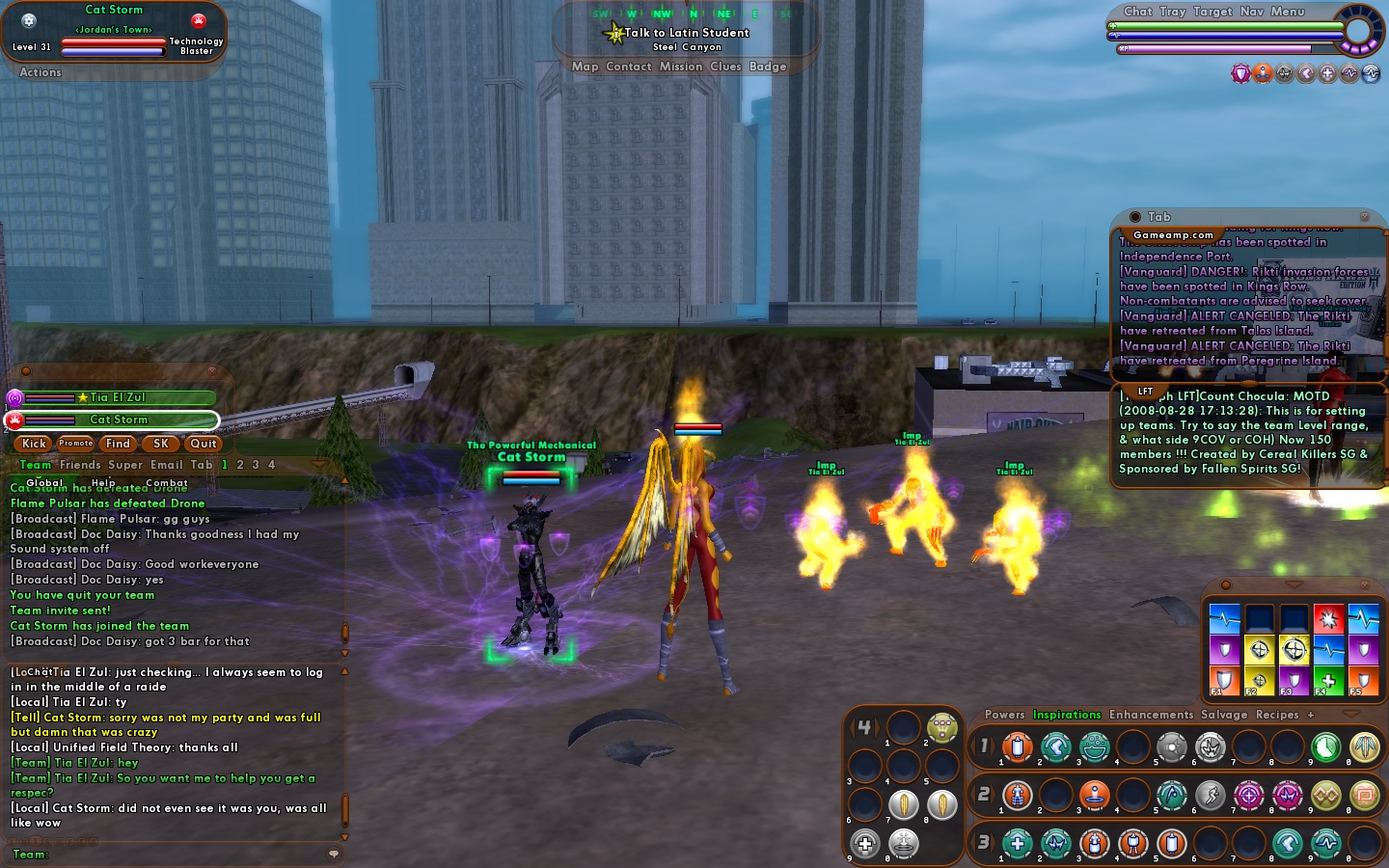Show the Mission panel
The image size is (1389, 868).
point(681,67)
